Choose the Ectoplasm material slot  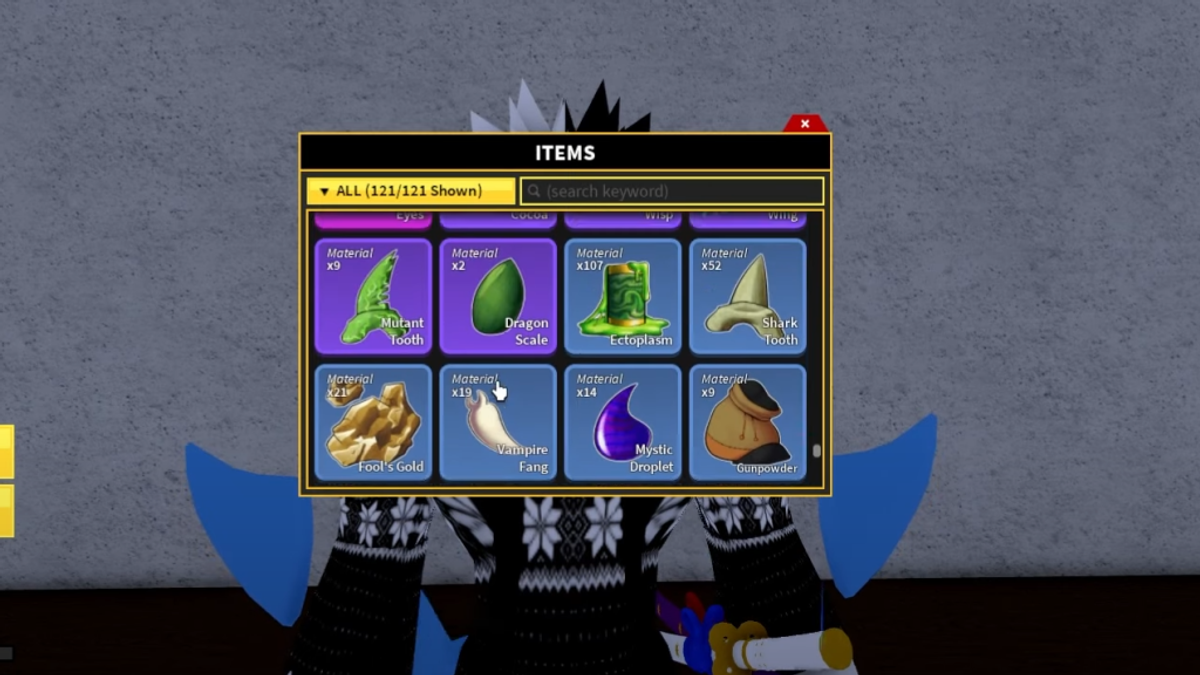[623, 296]
